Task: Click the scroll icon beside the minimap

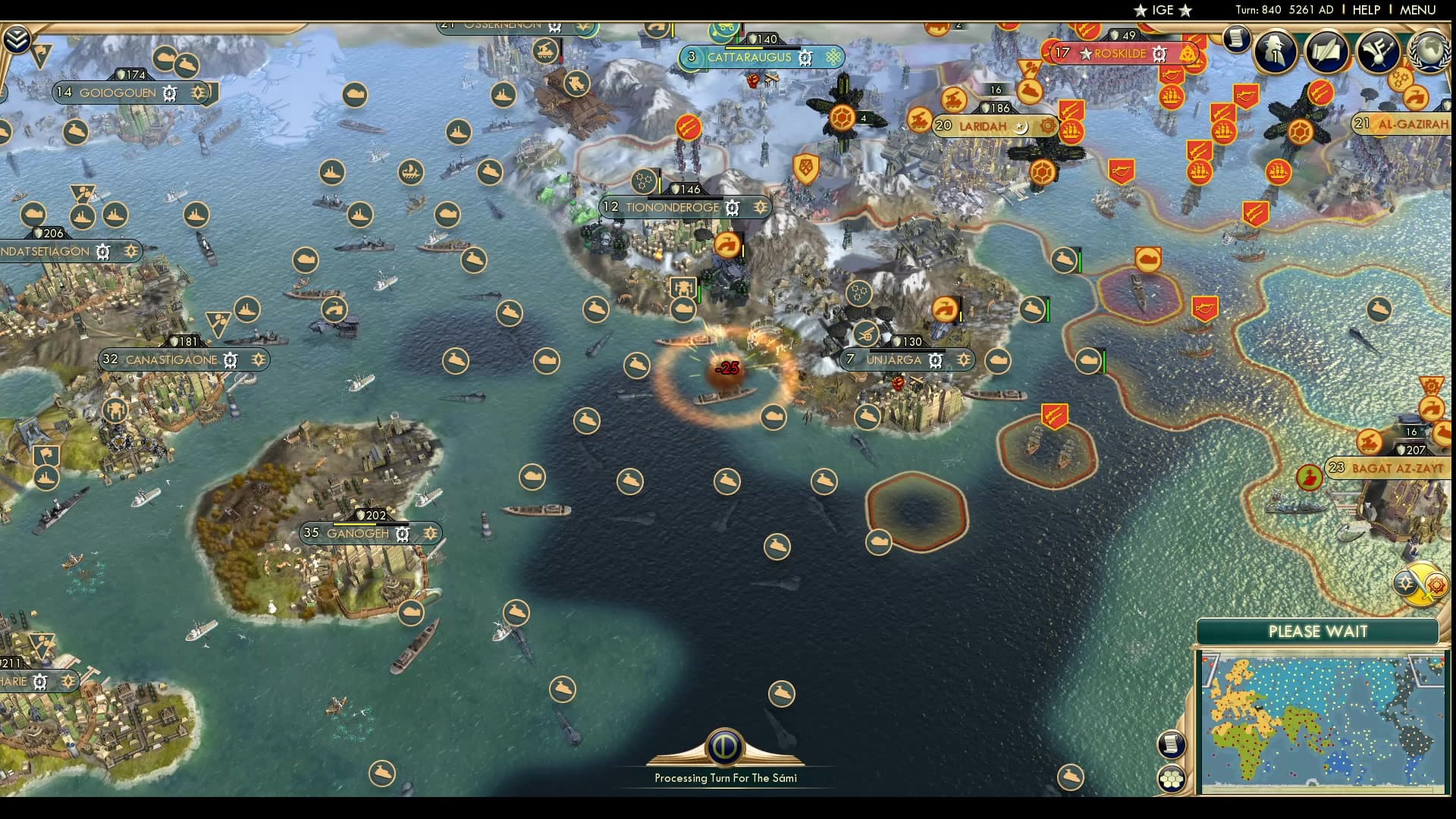Action: 1172,743
